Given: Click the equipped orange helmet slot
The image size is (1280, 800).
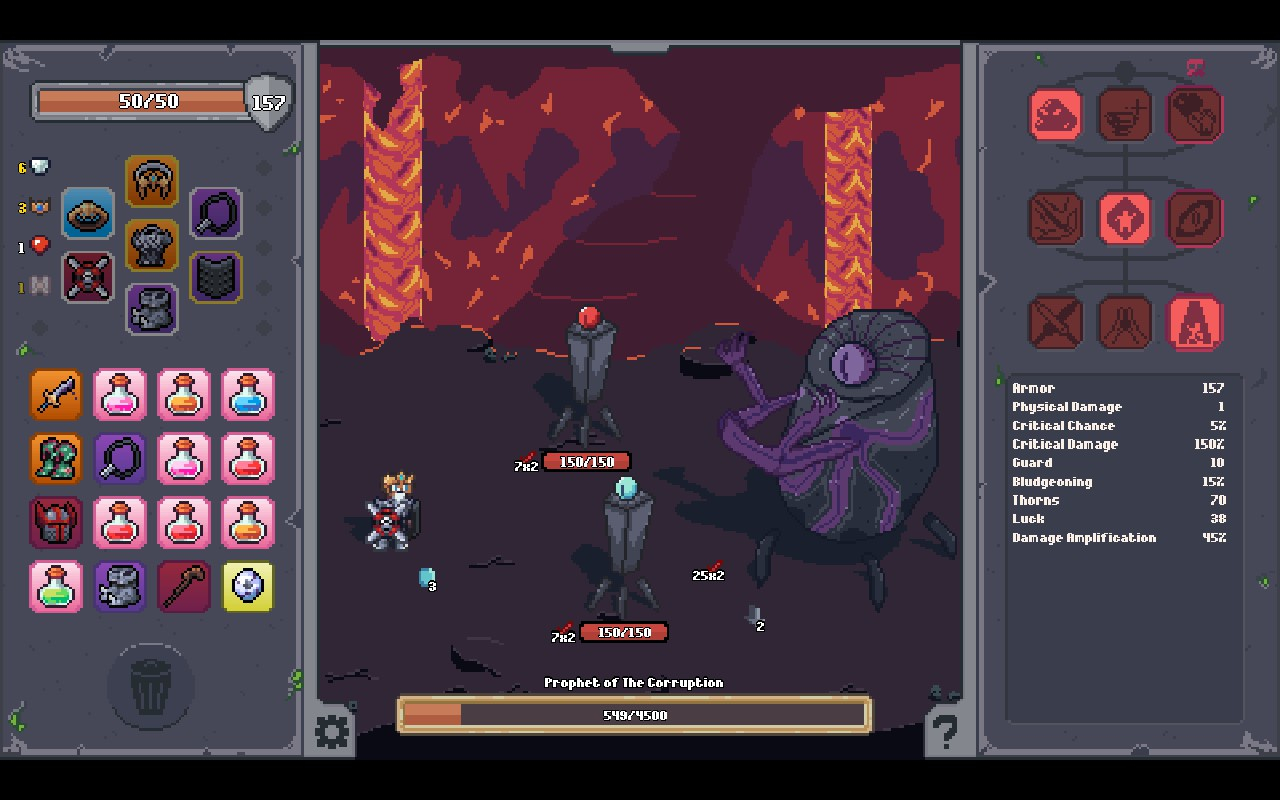Looking at the screenshot, I should [x=152, y=182].
